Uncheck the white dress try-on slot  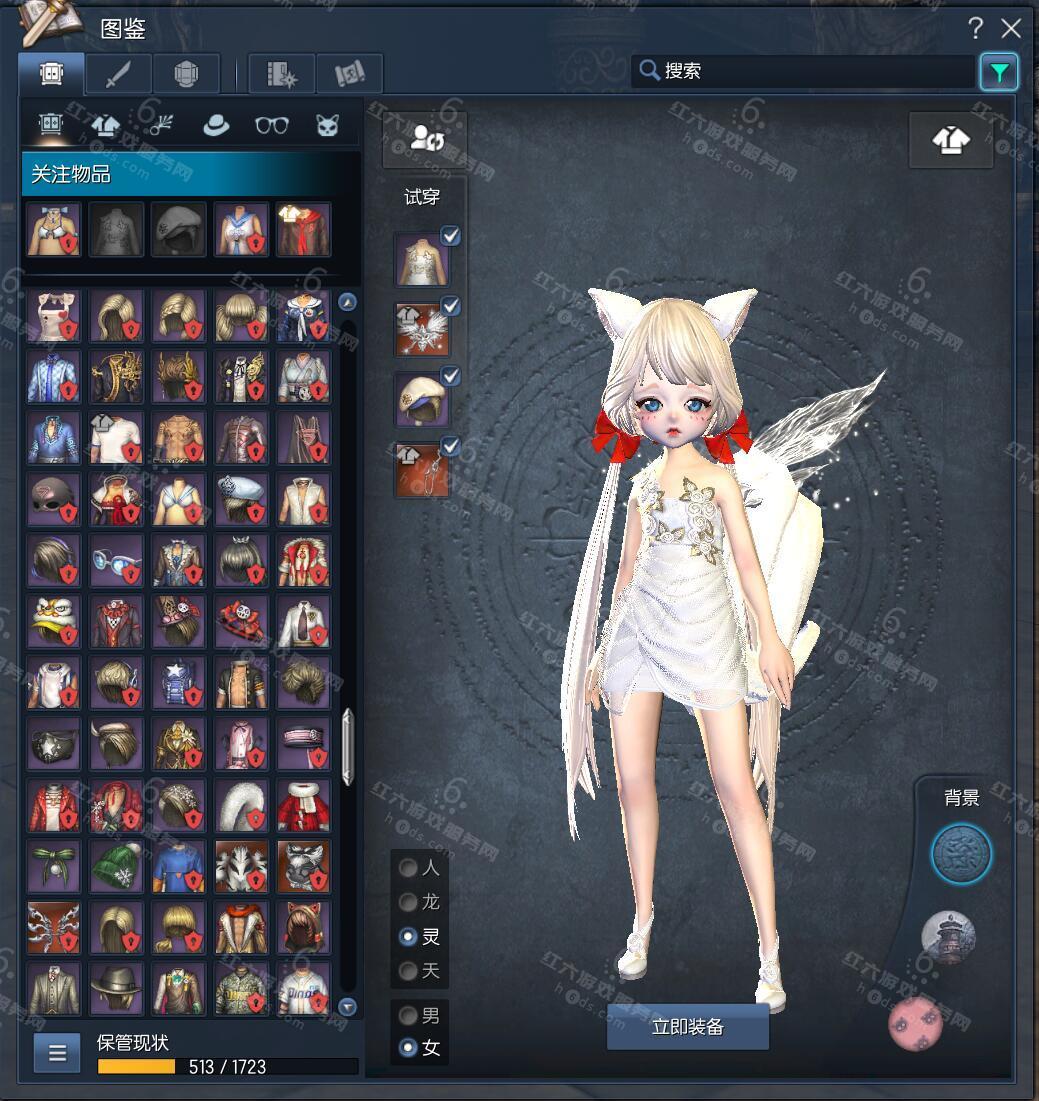[451, 236]
